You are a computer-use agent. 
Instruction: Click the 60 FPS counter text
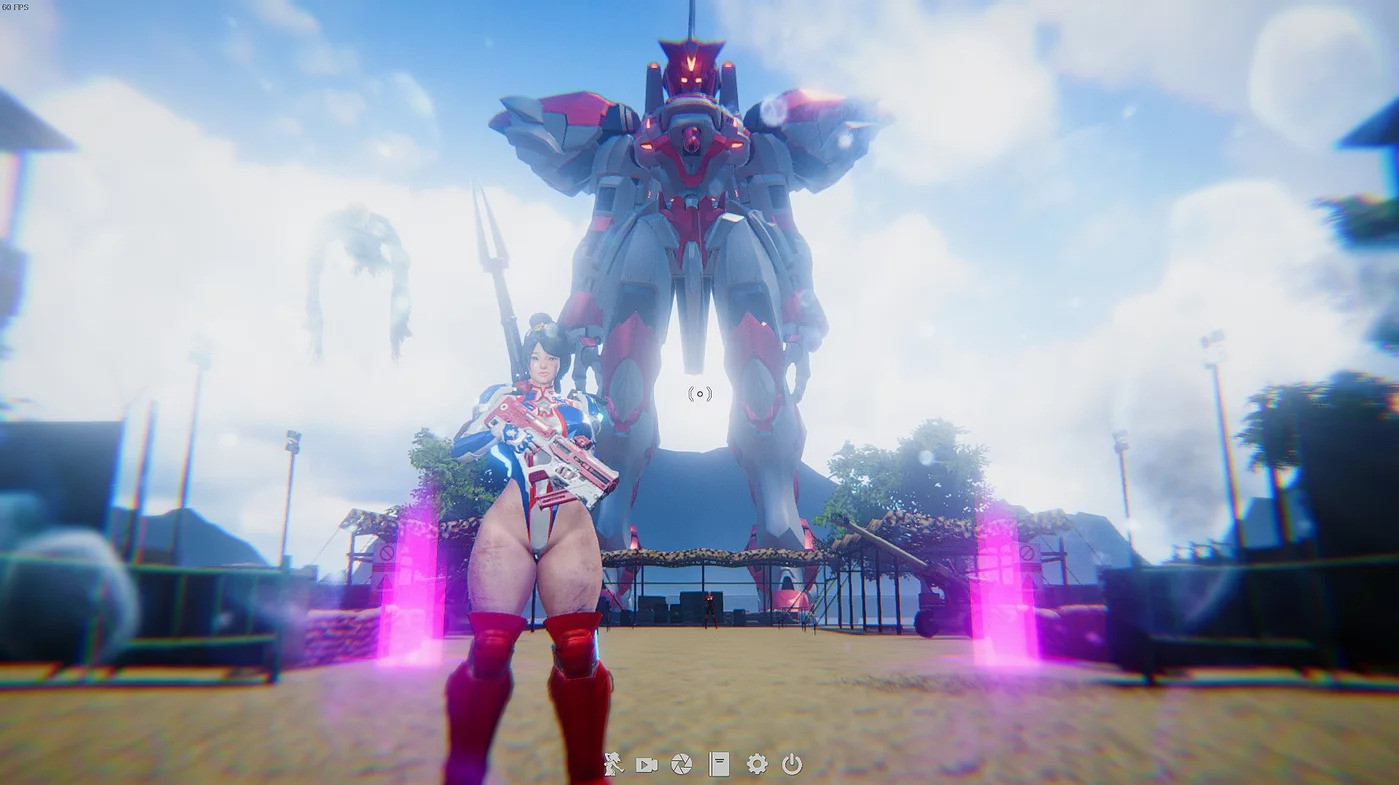click(15, 7)
